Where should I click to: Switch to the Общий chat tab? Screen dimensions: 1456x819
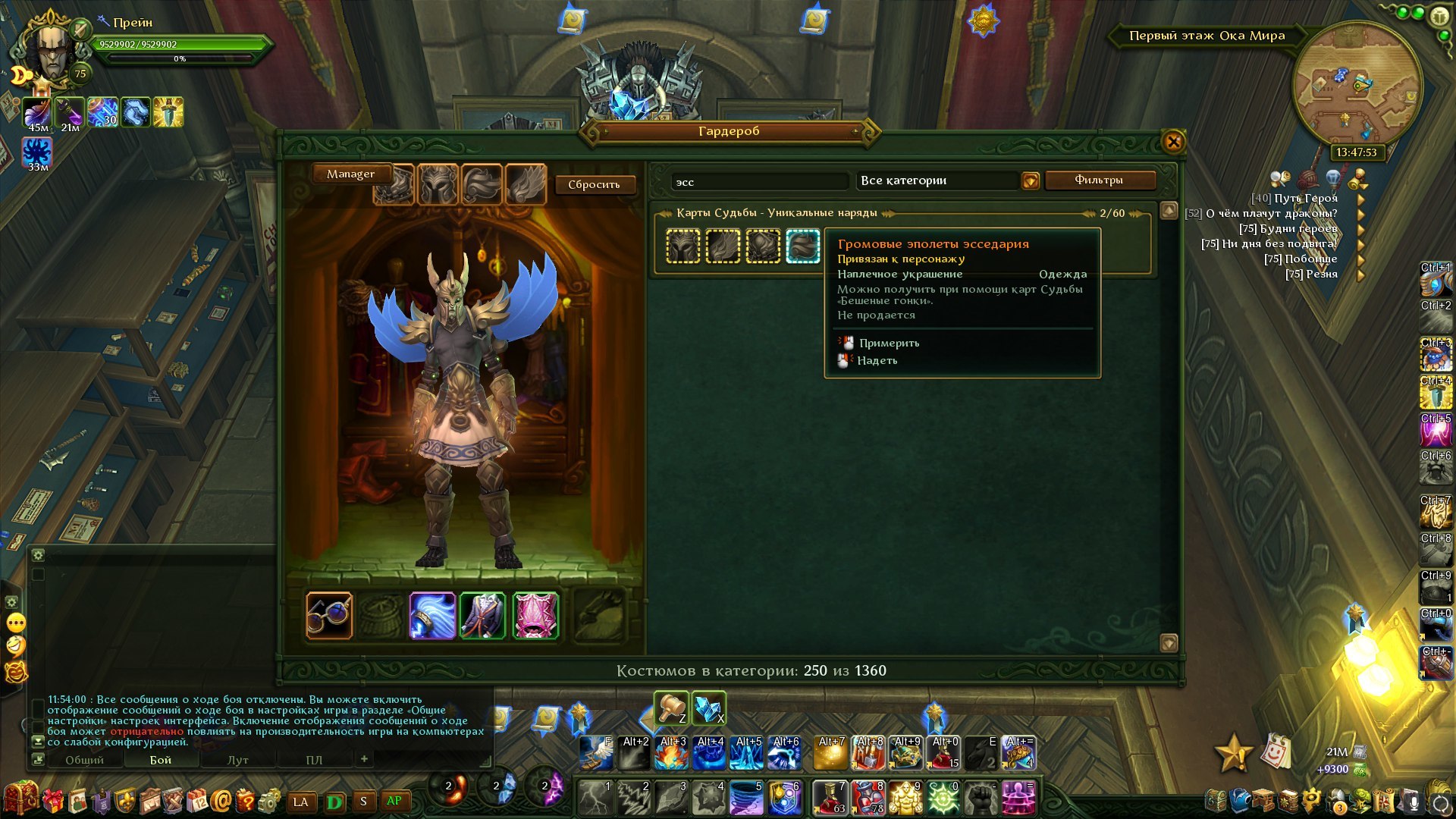pyautogui.click(x=84, y=760)
